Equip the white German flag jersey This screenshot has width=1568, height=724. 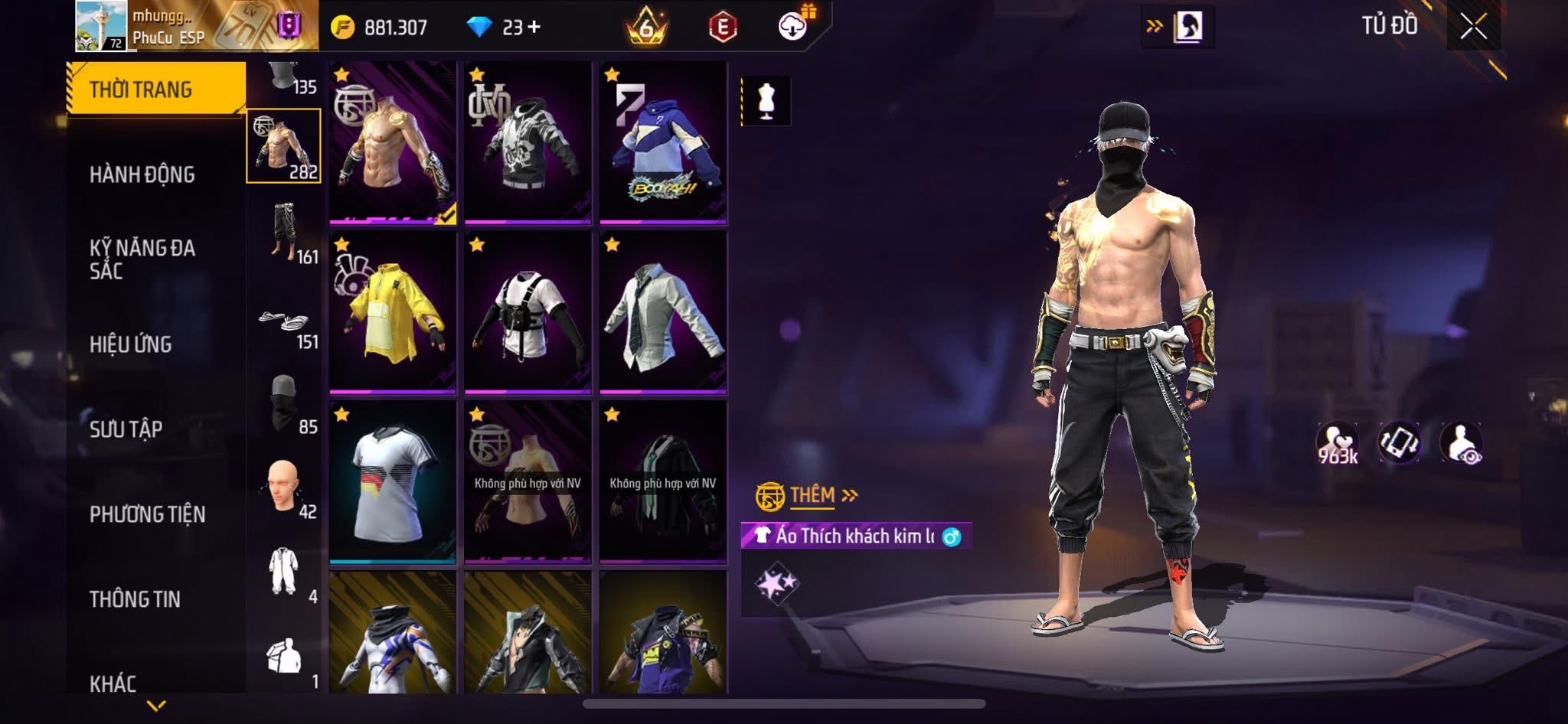[393, 482]
